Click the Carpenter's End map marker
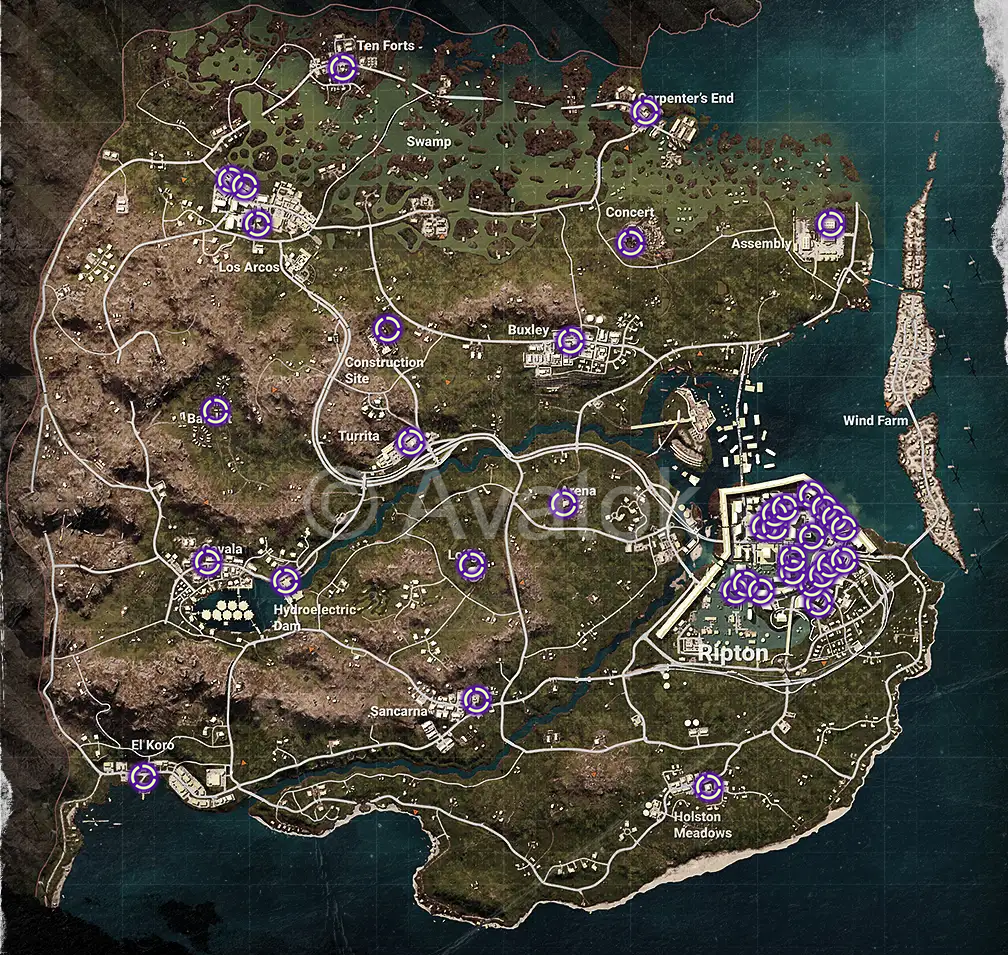Viewport: 1008px width, 955px height. [646, 112]
